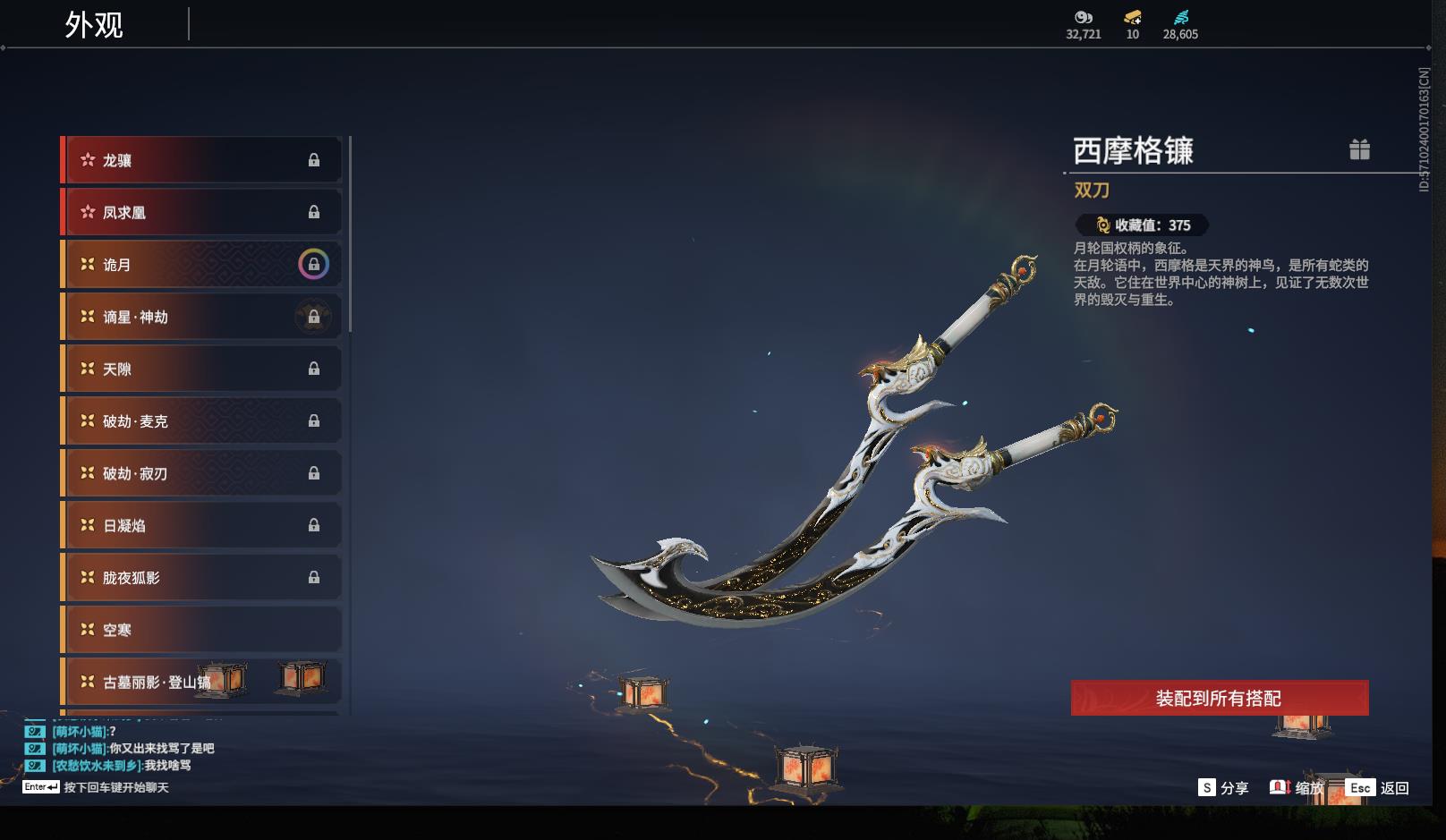This screenshot has width=1446, height=840.
Task: Open the gift icon beside 西摩格镰
Action: 1359,149
